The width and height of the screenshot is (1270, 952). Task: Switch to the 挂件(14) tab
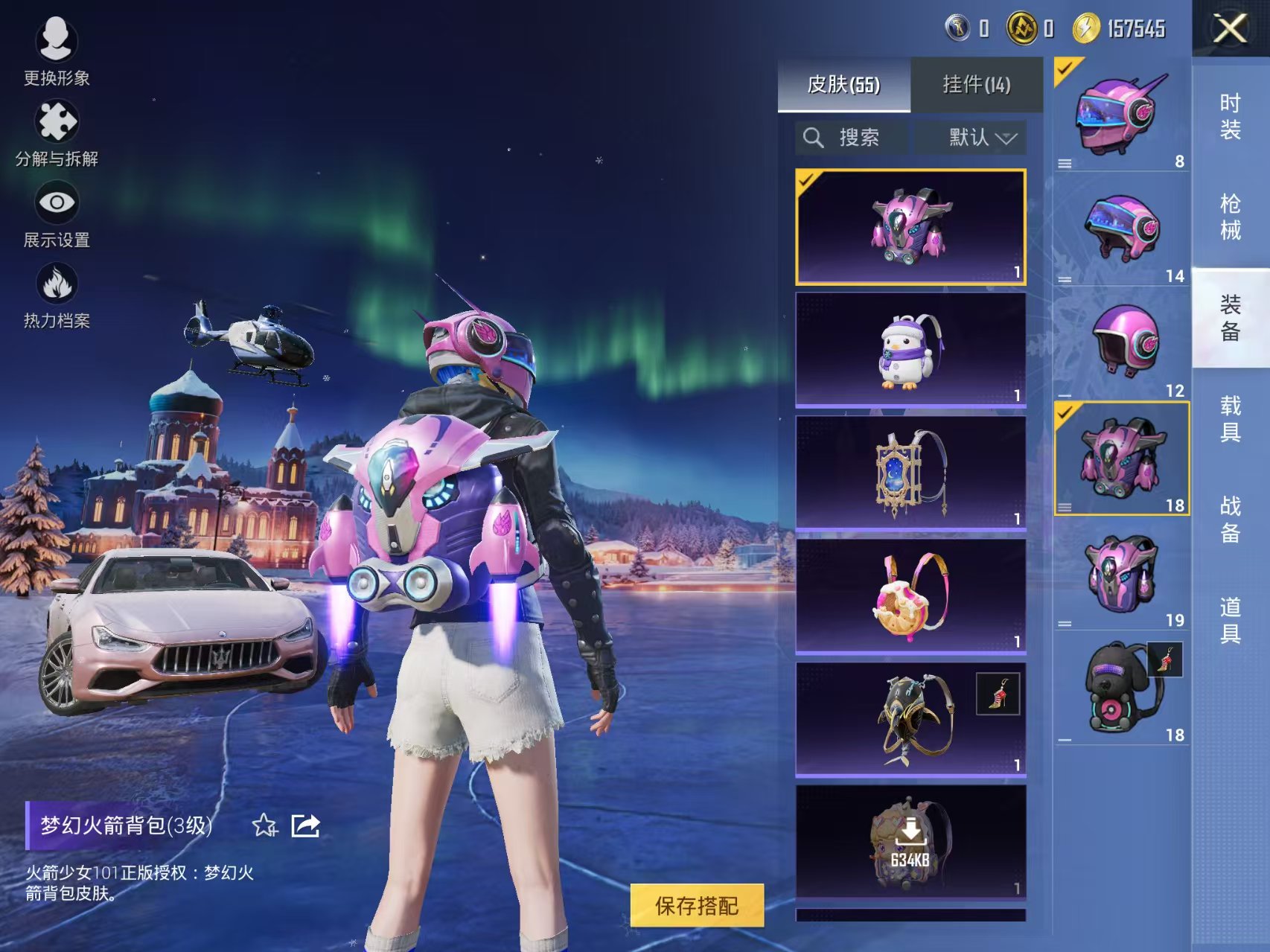coord(976,85)
